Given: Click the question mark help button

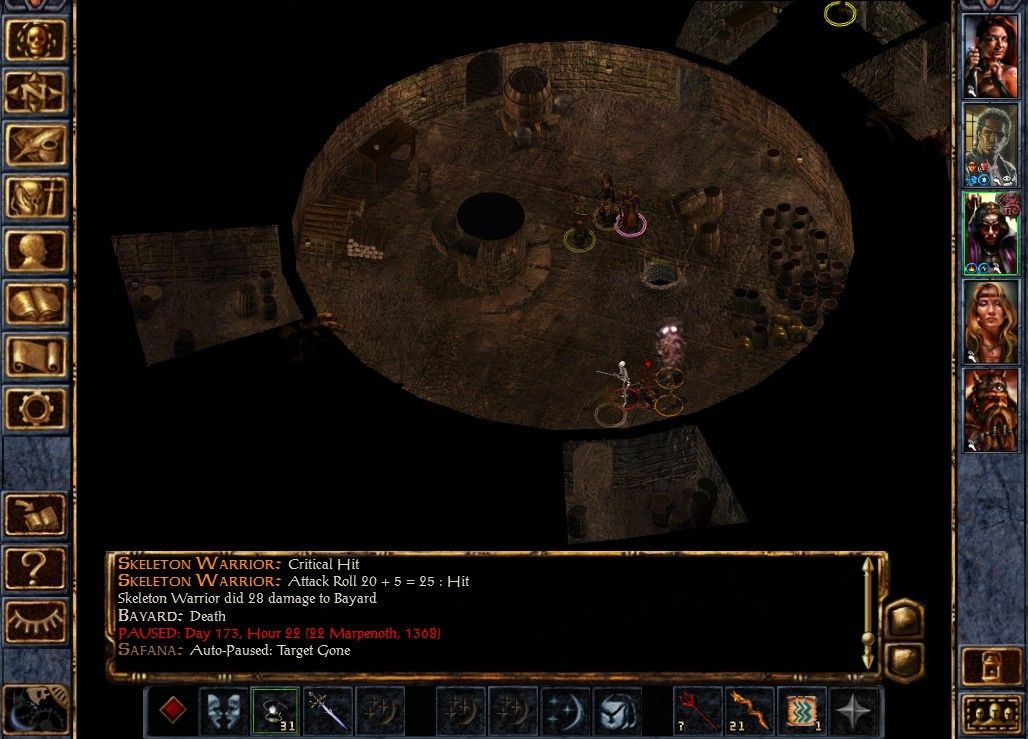Looking at the screenshot, I should [x=36, y=568].
